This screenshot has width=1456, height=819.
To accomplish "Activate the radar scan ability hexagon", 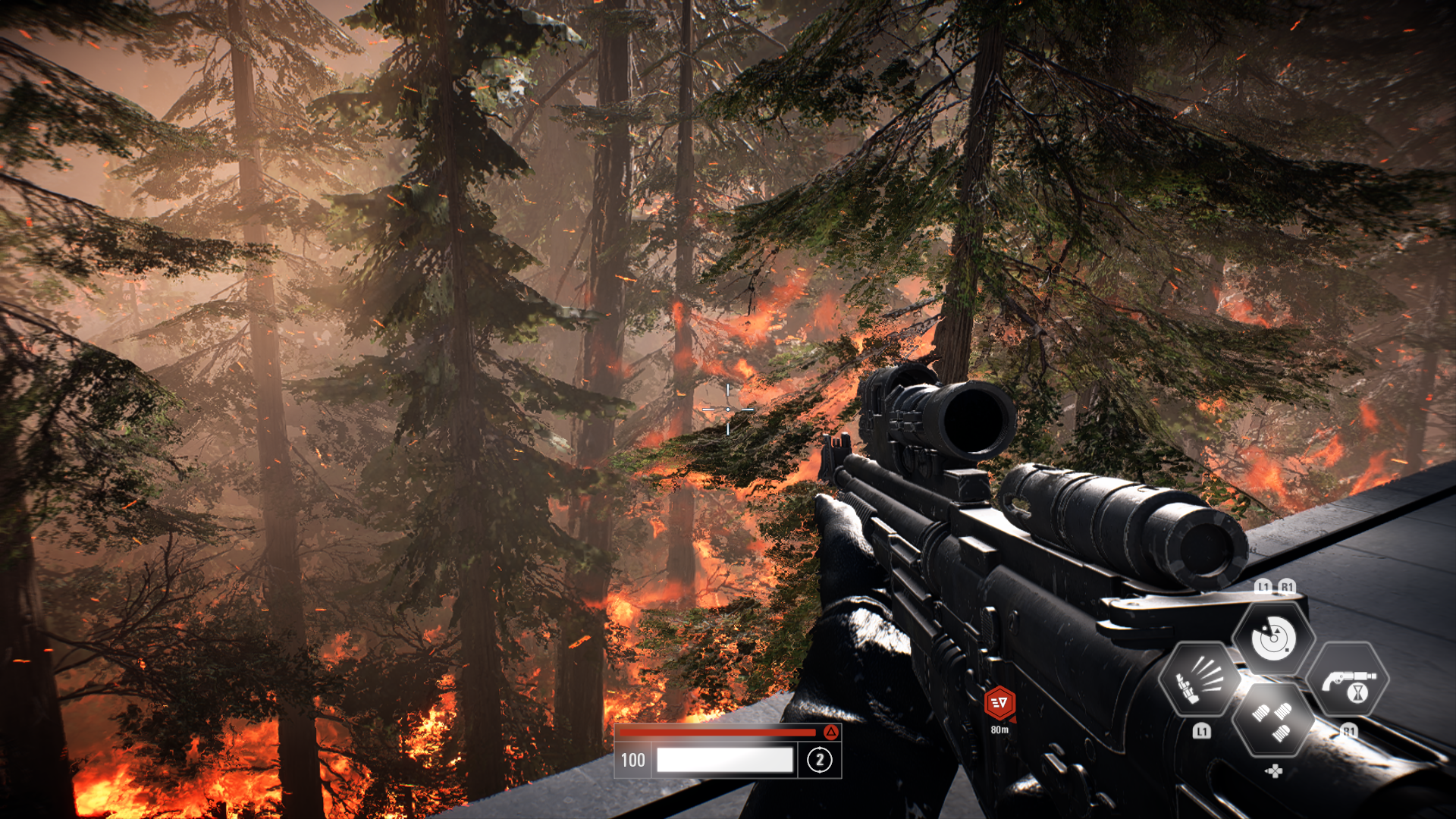I will tap(1273, 638).
